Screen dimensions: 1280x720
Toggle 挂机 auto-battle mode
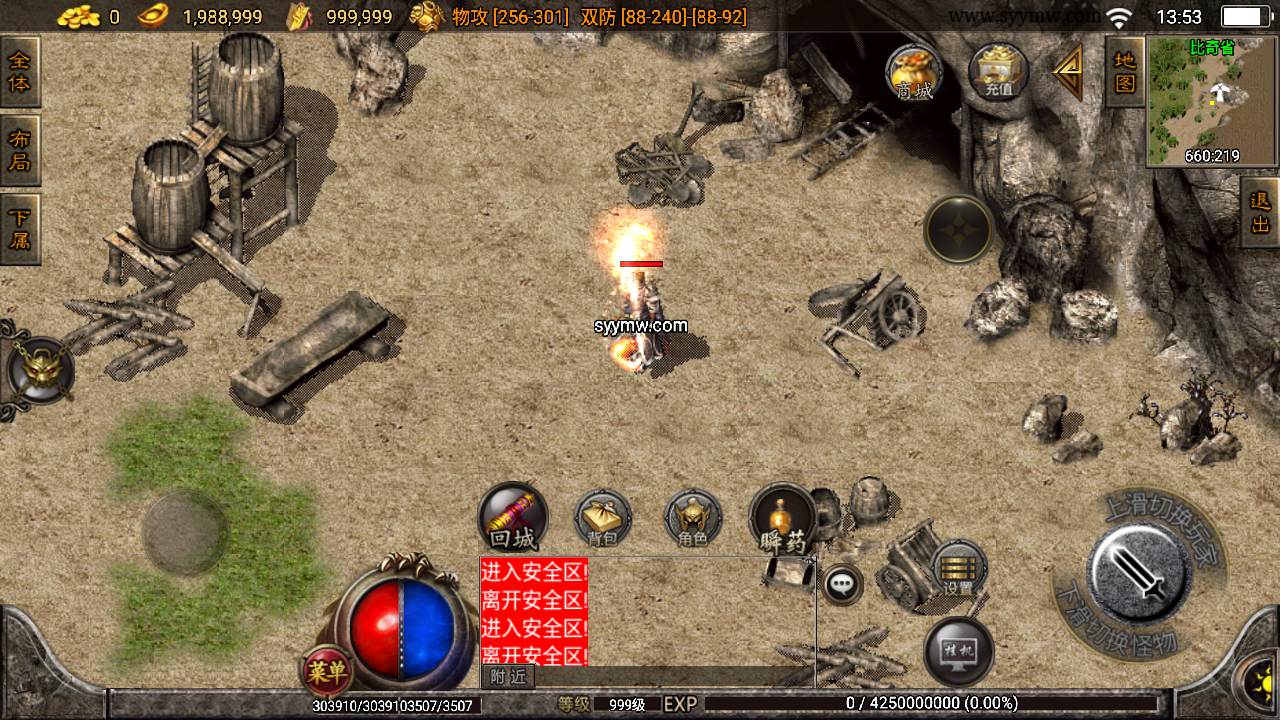pyautogui.click(x=959, y=652)
